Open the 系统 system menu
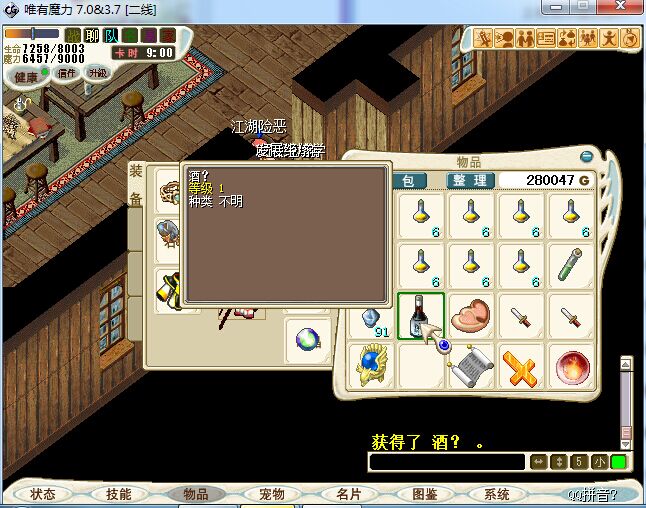This screenshot has height=508, width=646. (497, 494)
